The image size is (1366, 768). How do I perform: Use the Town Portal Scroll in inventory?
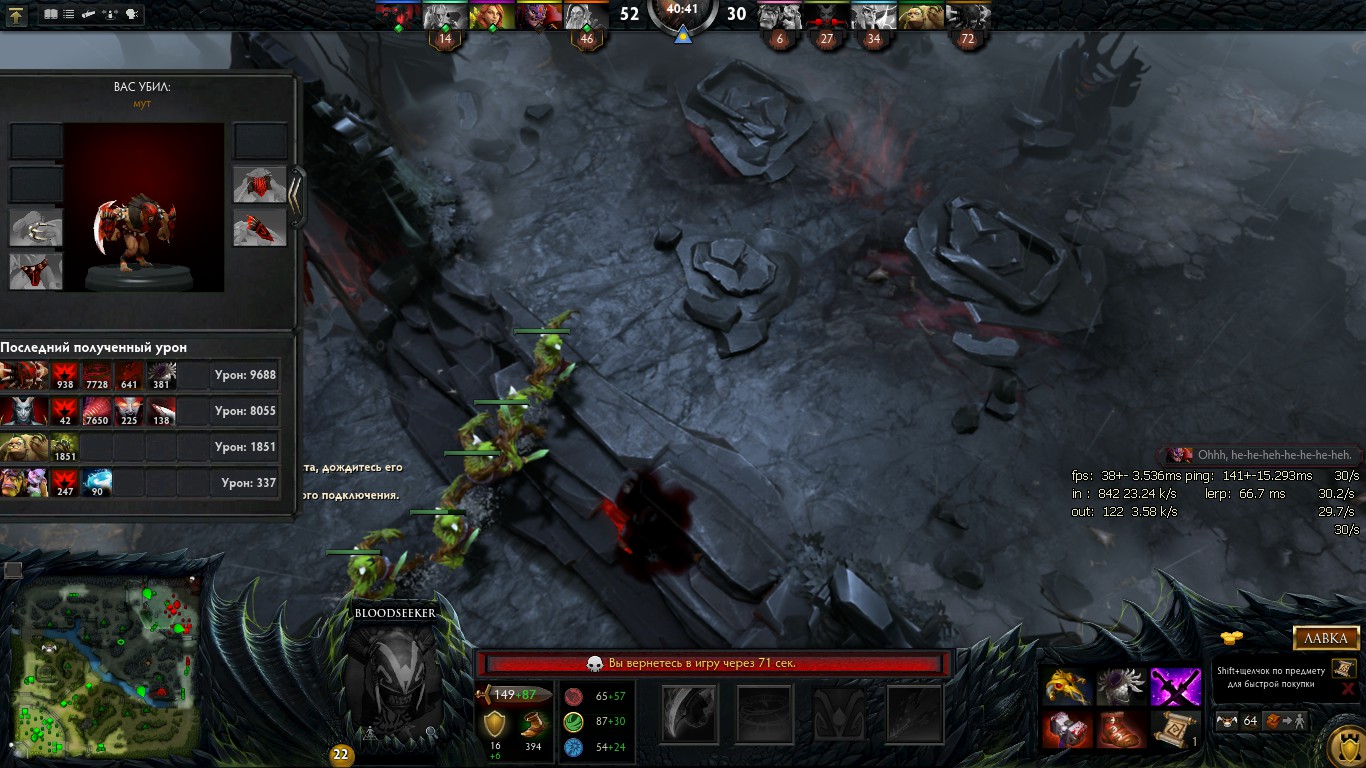[1175, 729]
